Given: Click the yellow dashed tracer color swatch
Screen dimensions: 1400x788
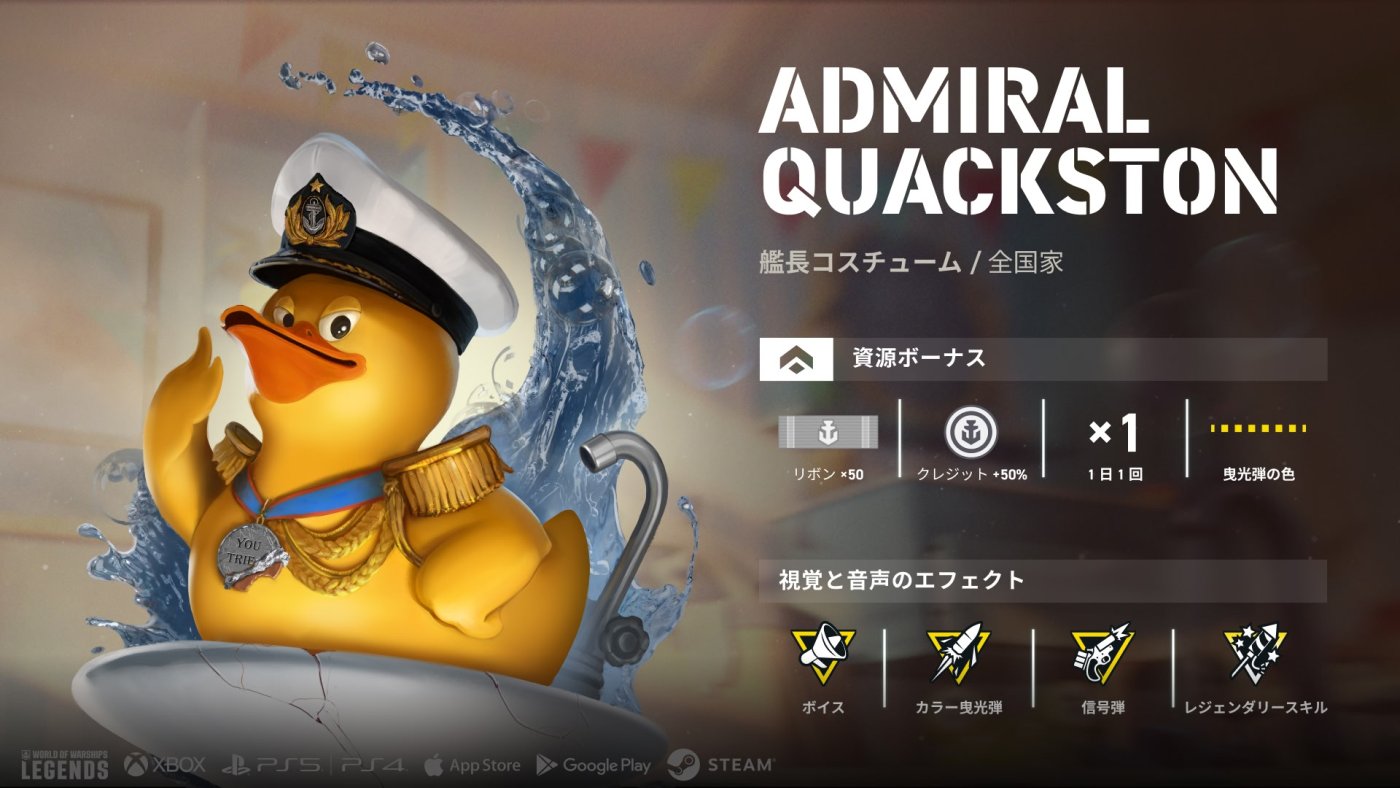Looking at the screenshot, I should [x=1259, y=429].
